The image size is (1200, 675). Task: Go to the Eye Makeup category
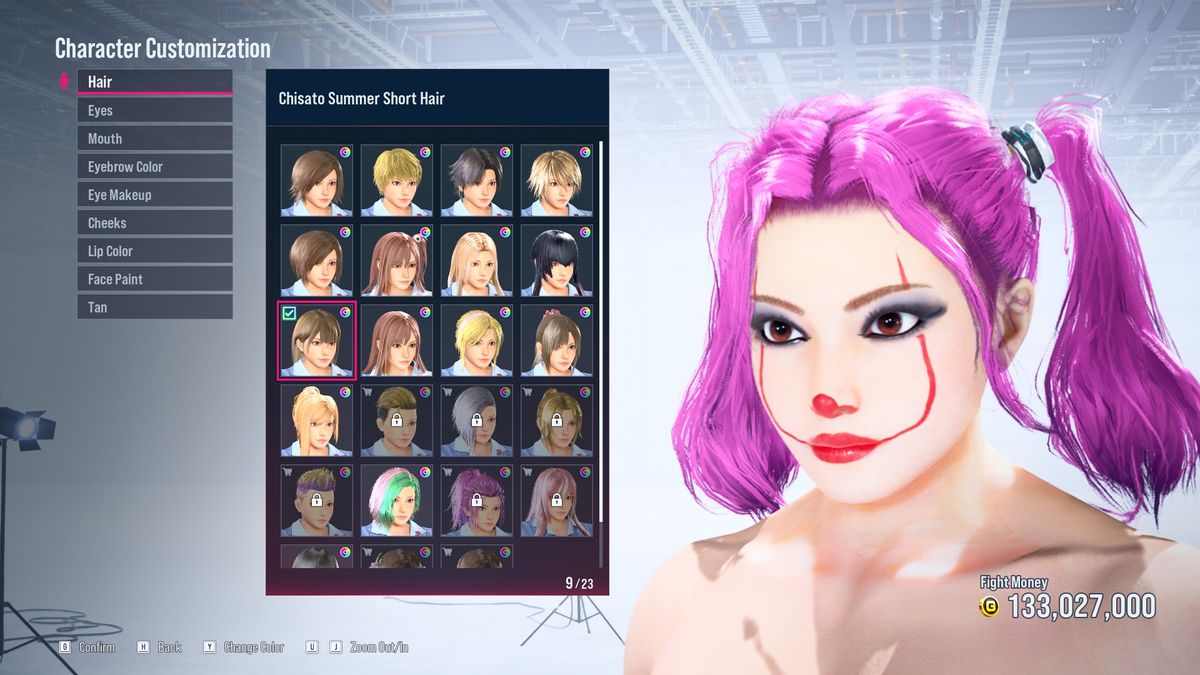[154, 194]
